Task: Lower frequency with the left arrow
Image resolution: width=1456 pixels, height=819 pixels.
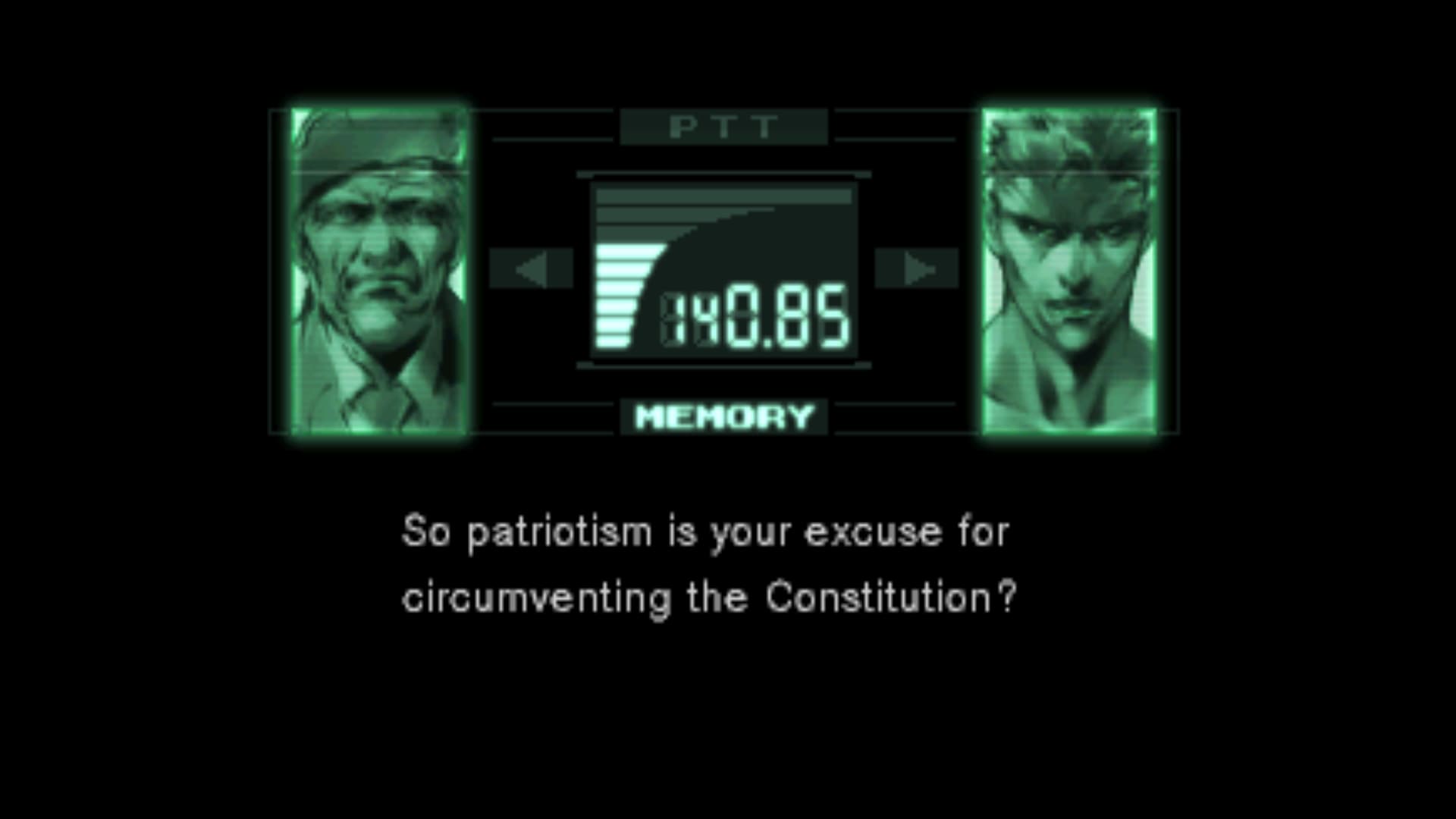Action: 531,268
